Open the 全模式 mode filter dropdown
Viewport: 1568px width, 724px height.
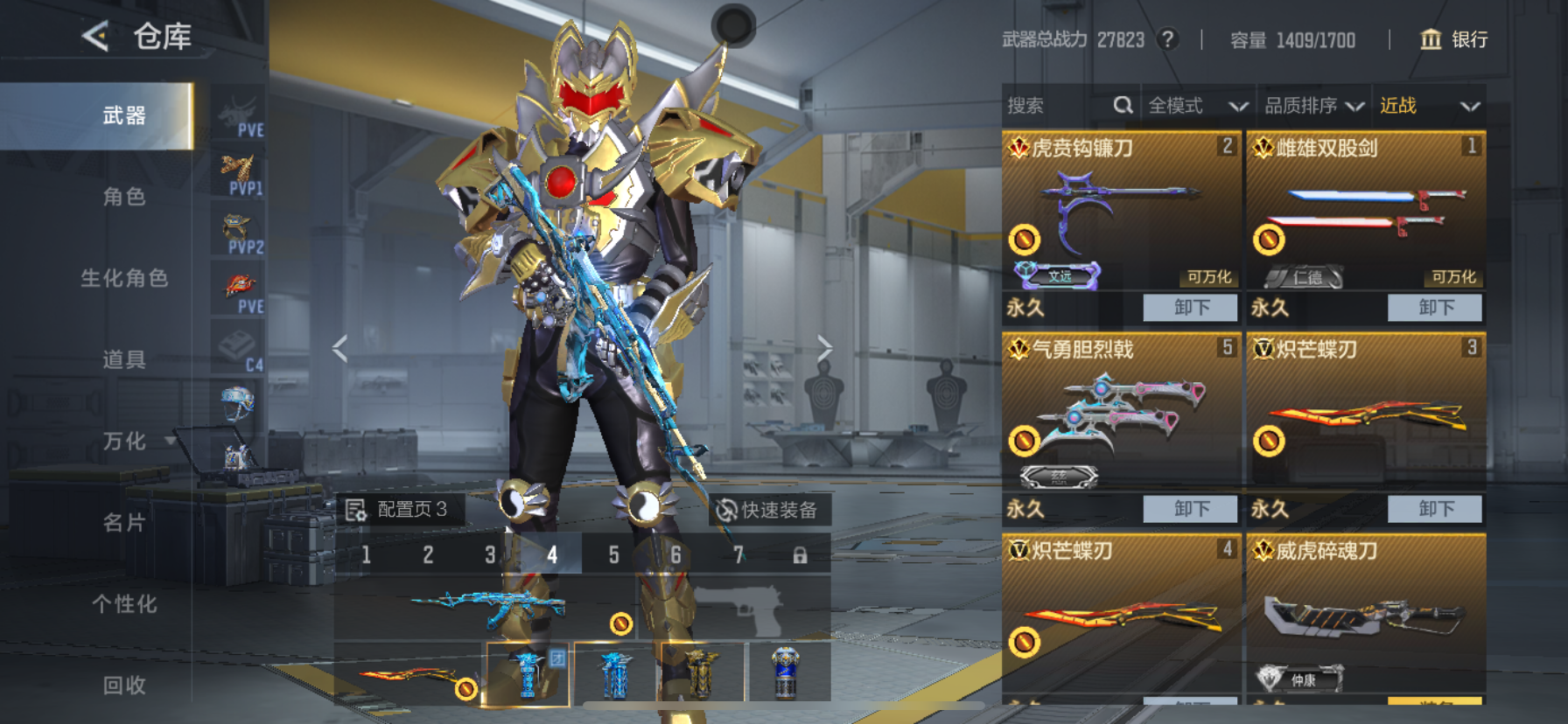(1197, 106)
